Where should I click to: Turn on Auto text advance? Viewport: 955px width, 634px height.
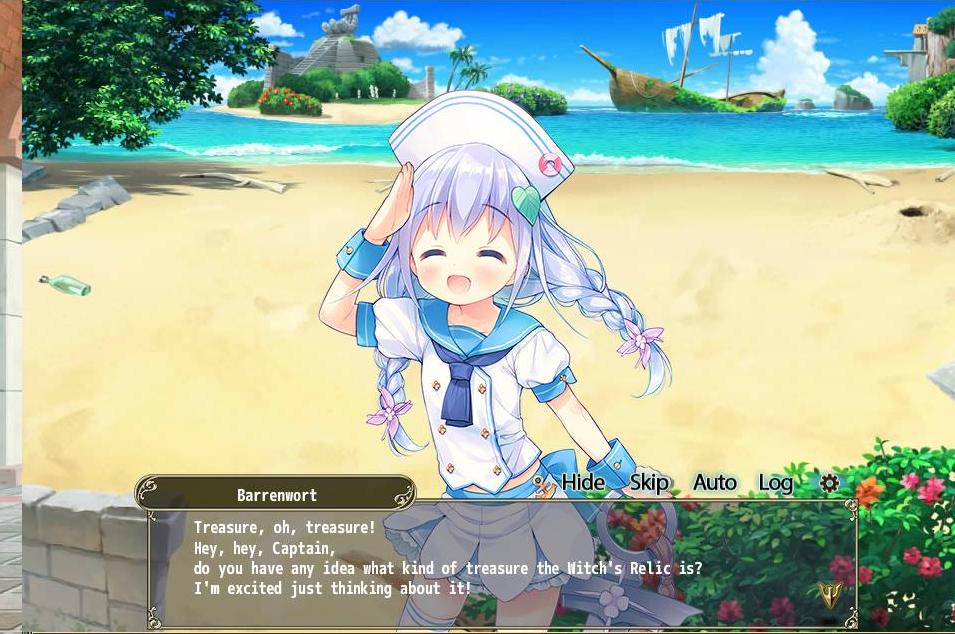tap(714, 483)
